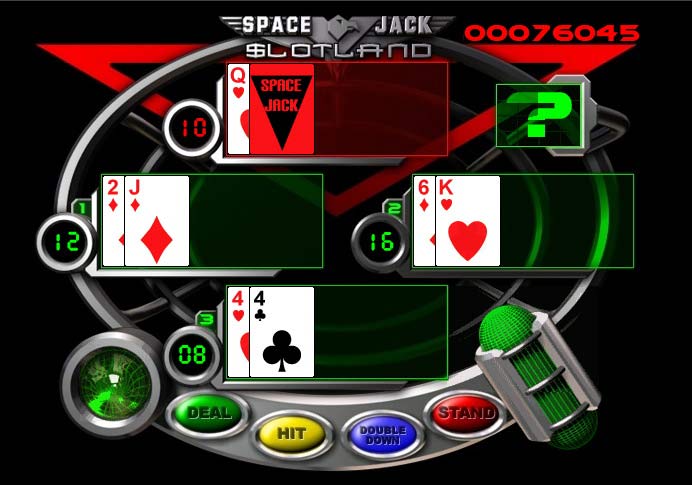Hit for another card
Screen dimensions: 692x485
291,435
